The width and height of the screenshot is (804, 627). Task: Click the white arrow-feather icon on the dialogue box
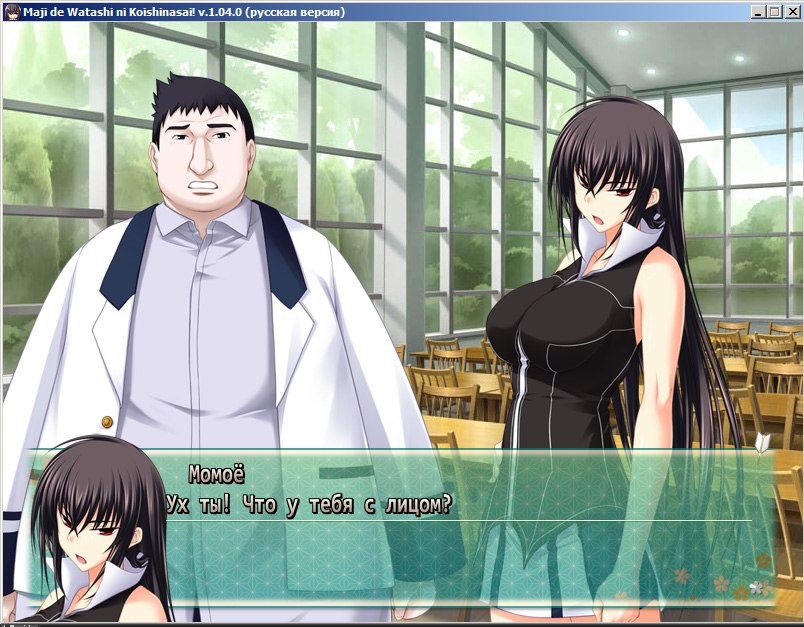(x=764, y=440)
